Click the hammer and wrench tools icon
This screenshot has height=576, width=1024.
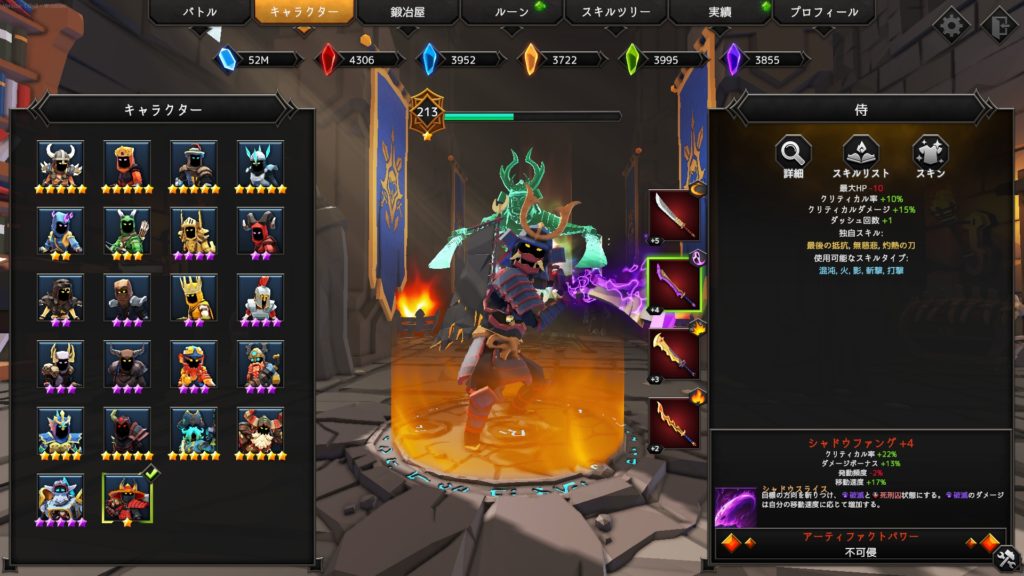pos(1007,555)
